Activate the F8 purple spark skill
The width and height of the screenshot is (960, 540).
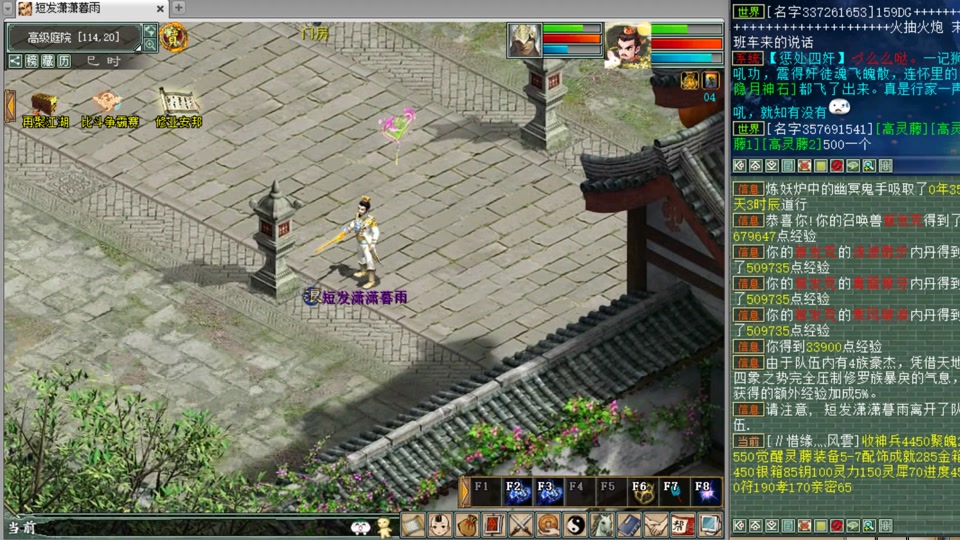(707, 493)
